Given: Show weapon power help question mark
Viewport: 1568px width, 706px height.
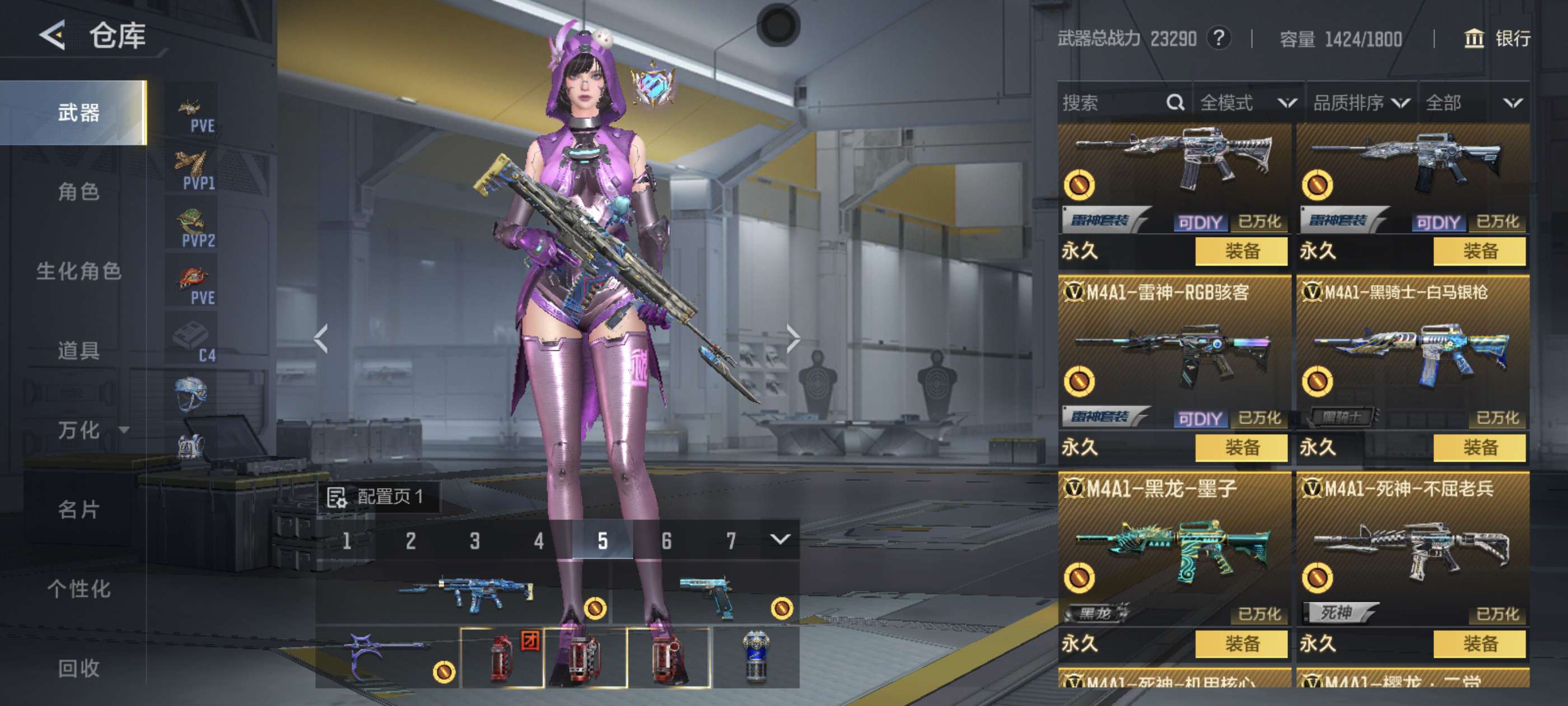Looking at the screenshot, I should coord(1219,38).
